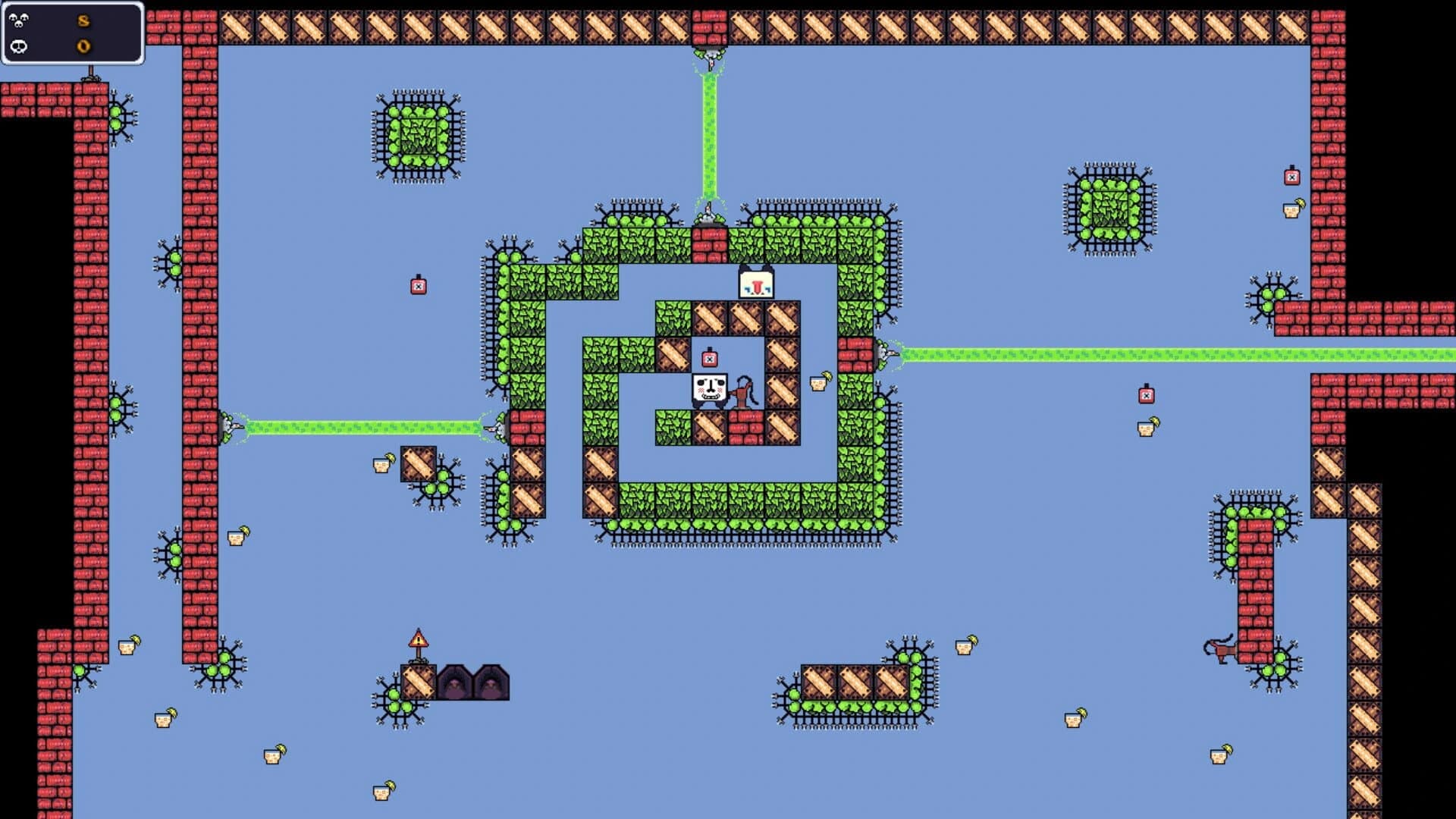This screenshot has width=1456, height=819.
Task: Click the single skull icon in the HUD
Action: click(19, 47)
